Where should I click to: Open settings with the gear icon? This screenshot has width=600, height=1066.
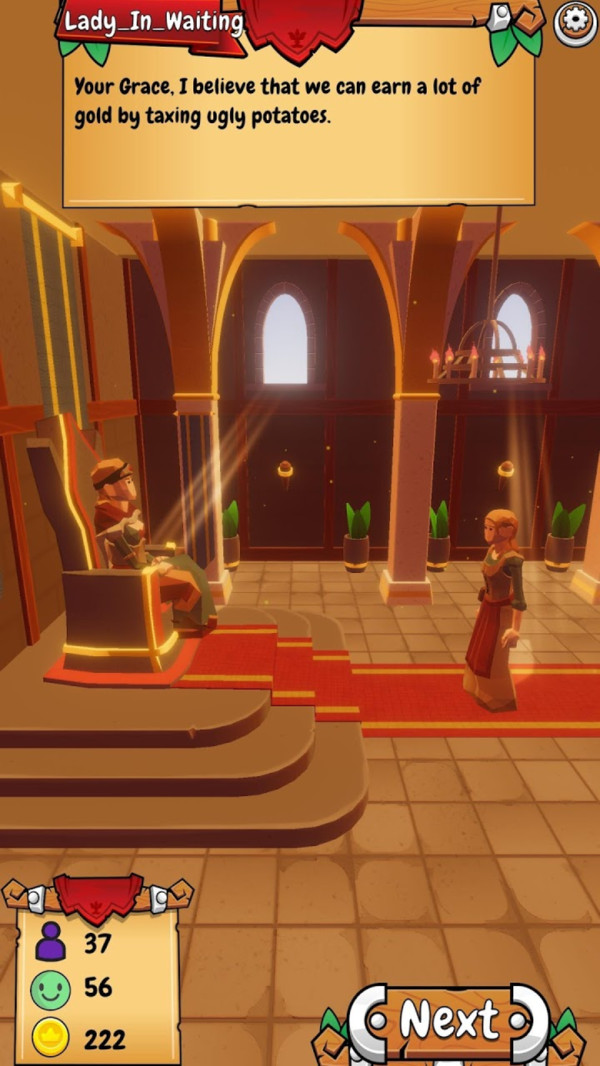tap(575, 20)
